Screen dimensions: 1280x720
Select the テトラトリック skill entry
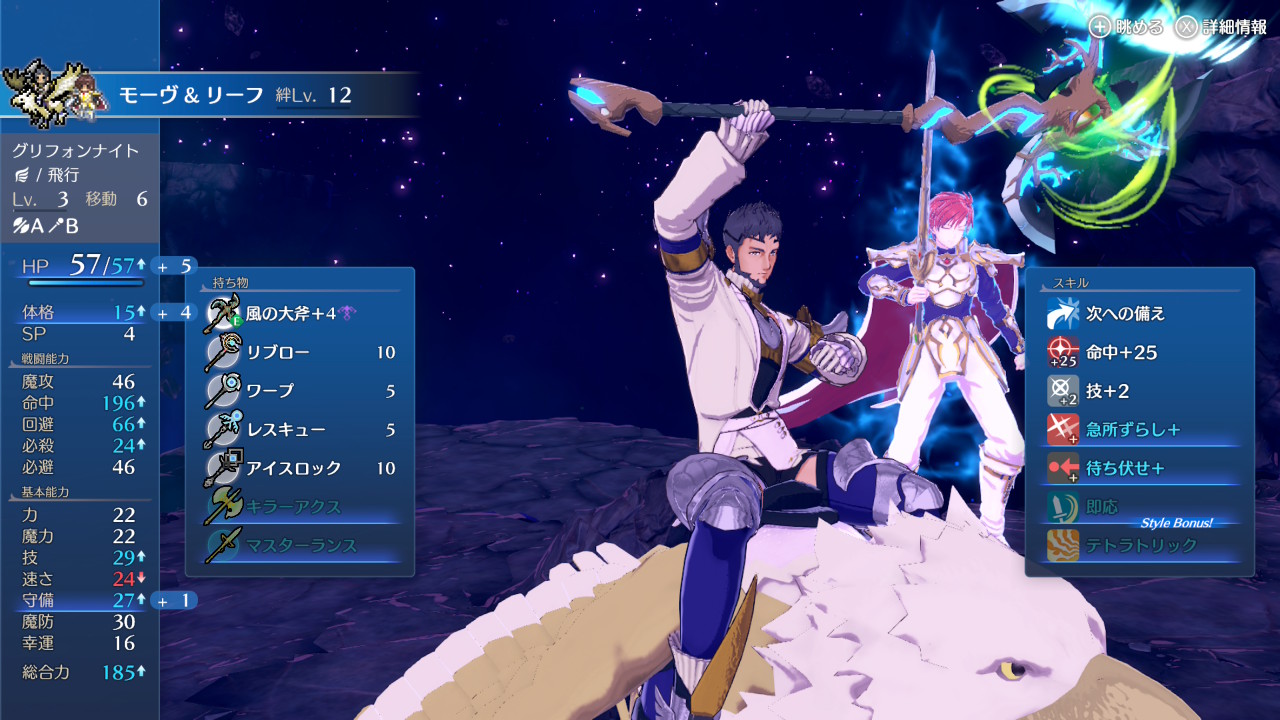pyautogui.click(x=1140, y=545)
